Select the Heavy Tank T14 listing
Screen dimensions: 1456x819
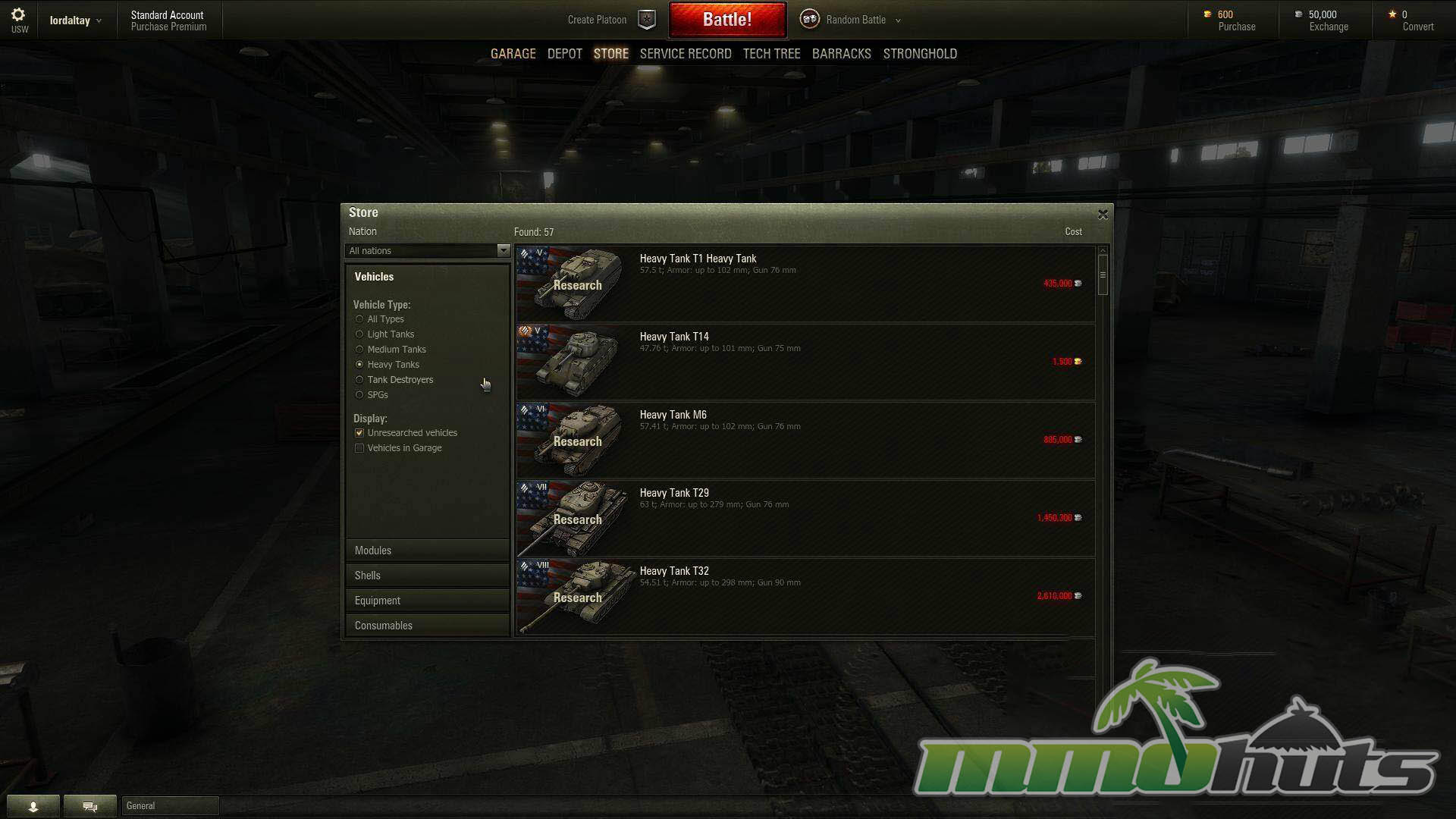click(x=804, y=362)
